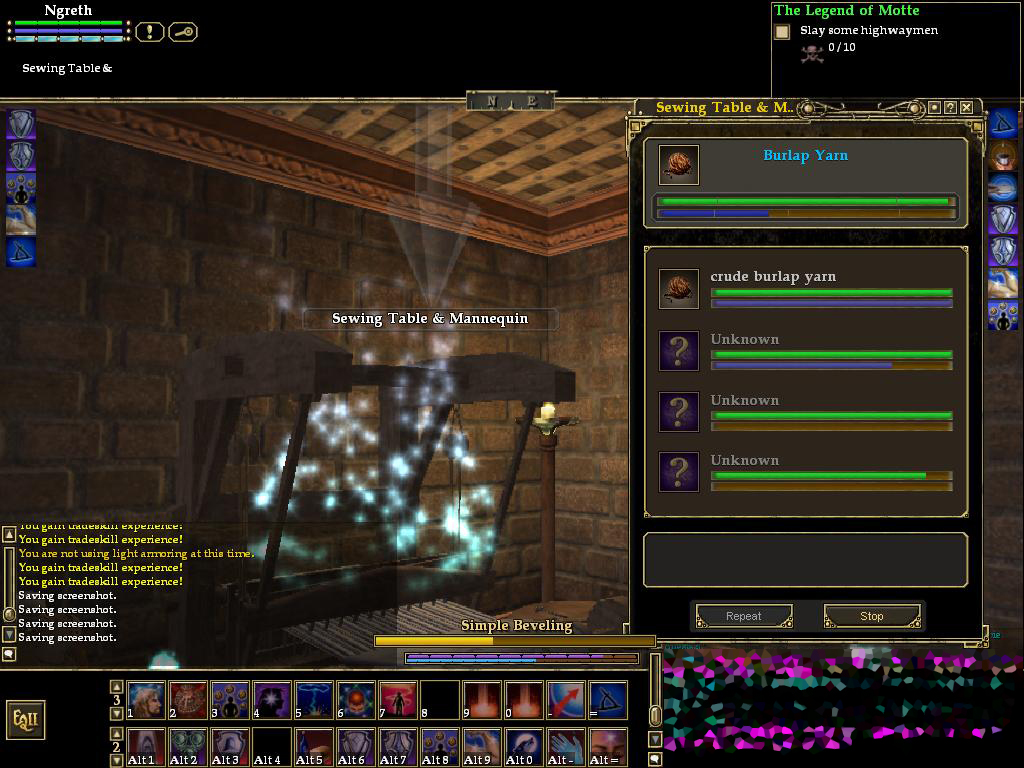Image resolution: width=1024 pixels, height=768 pixels.
Task: Toggle The Legend of Motte quest checkbox
Action: [x=782, y=32]
